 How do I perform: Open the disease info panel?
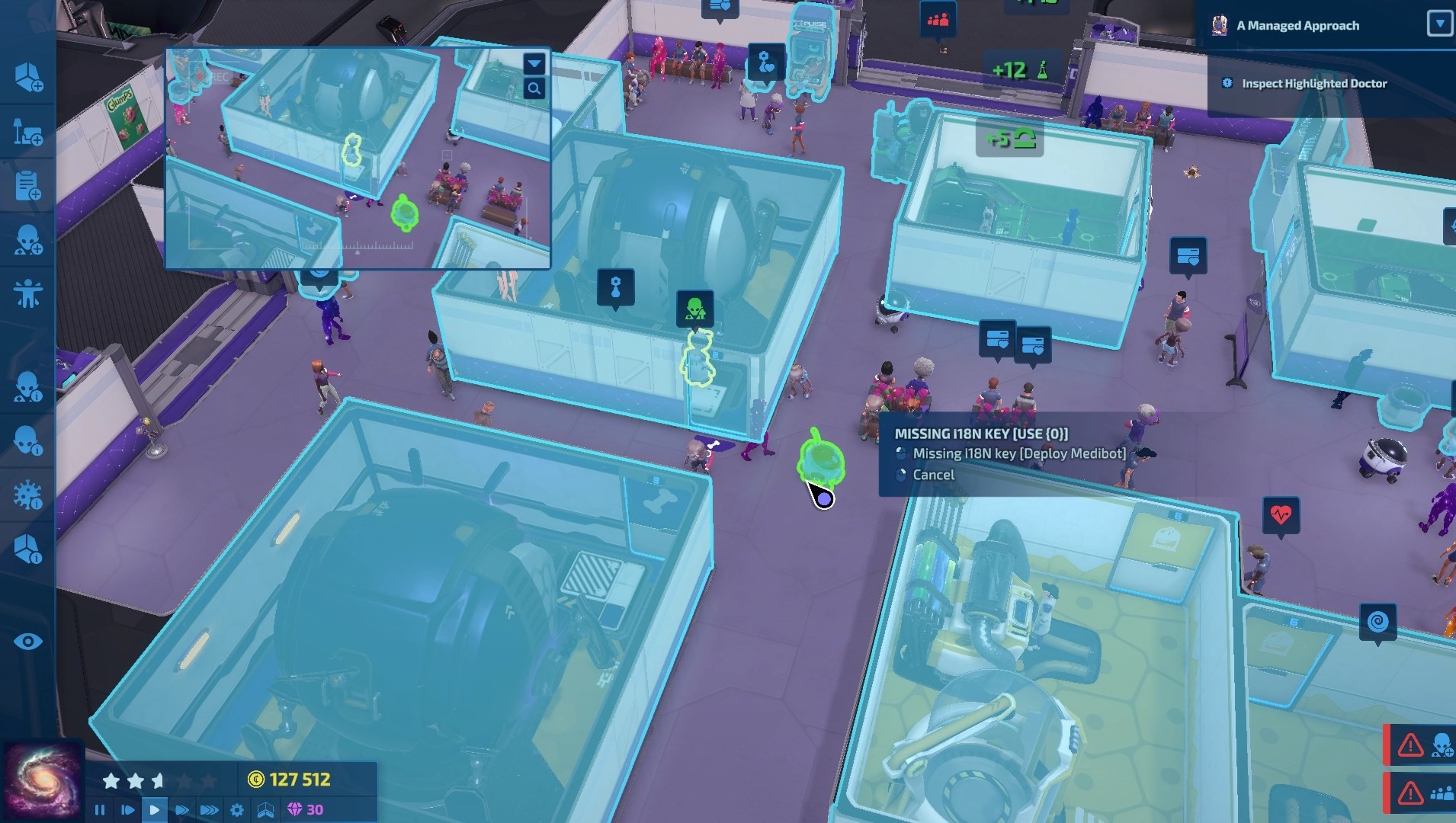pos(28,495)
